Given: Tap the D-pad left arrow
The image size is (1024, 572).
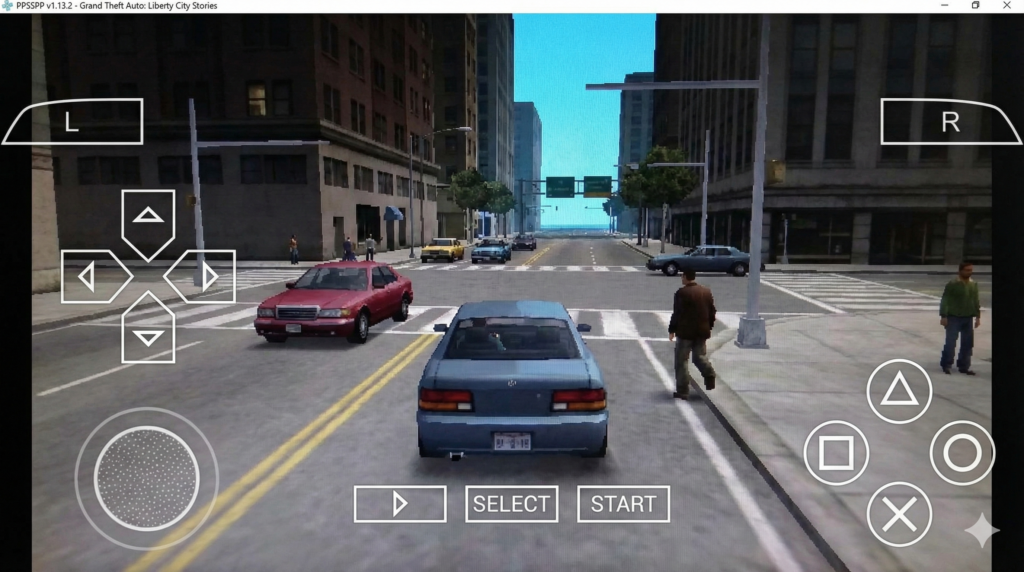Looking at the screenshot, I should [90, 276].
